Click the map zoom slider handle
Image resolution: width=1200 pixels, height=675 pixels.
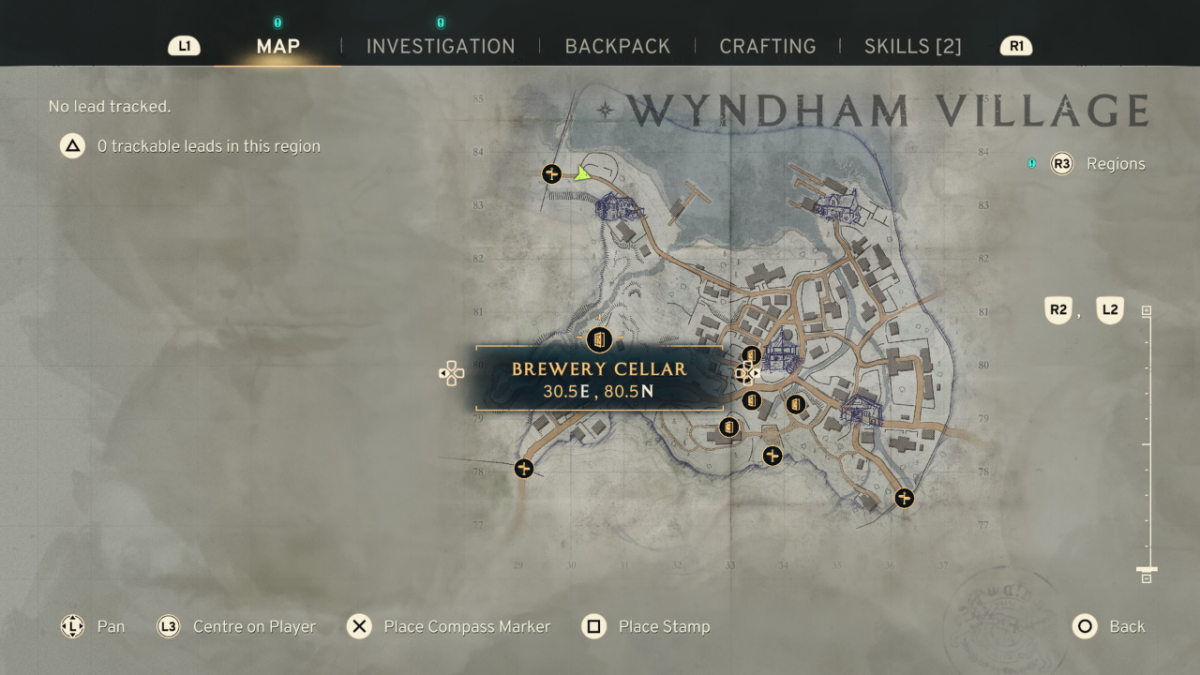click(x=1146, y=573)
